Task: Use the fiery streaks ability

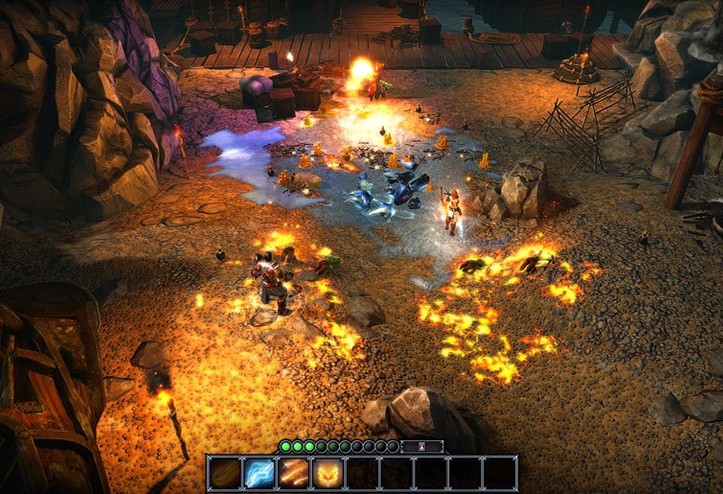Action: pyautogui.click(x=294, y=473)
